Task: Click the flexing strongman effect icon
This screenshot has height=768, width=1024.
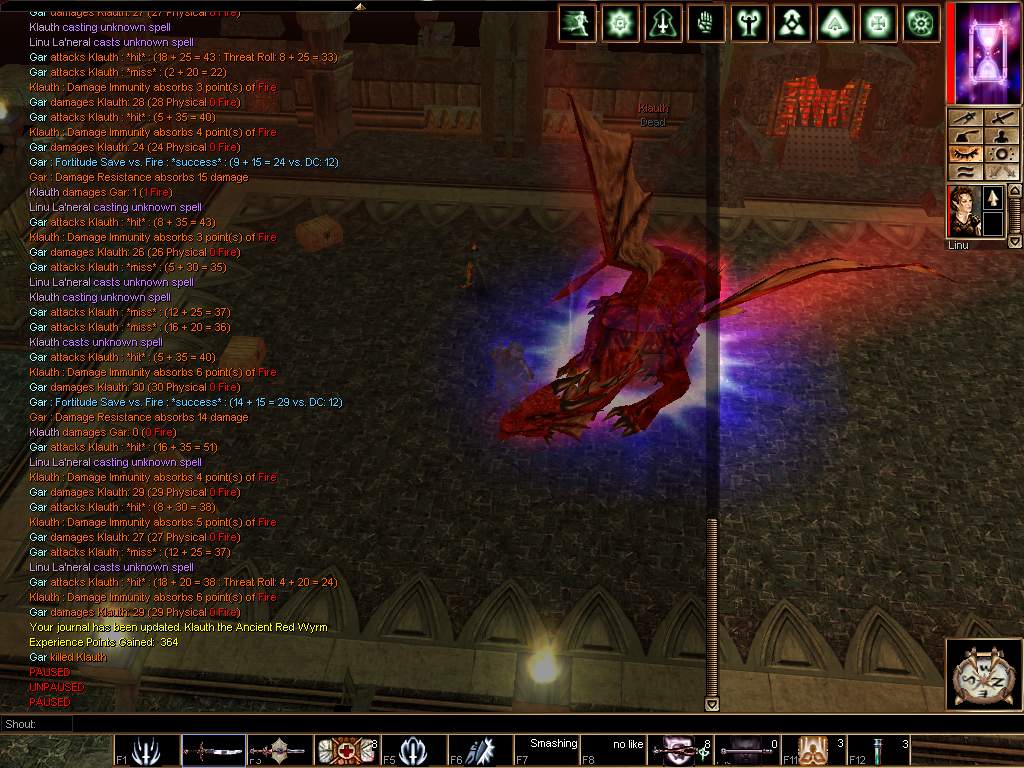Action: coord(750,22)
